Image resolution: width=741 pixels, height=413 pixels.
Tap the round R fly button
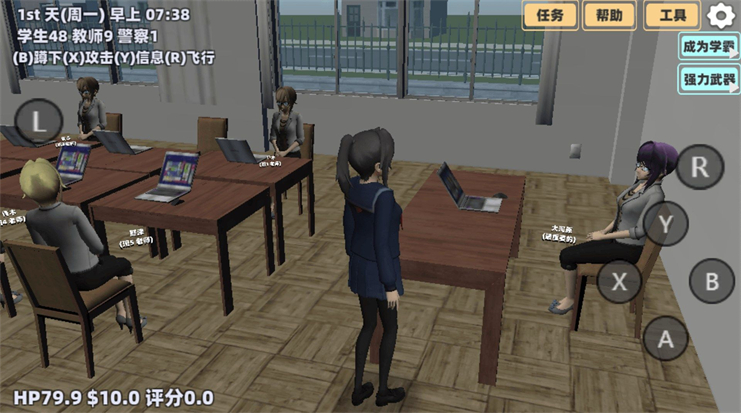[x=700, y=166]
